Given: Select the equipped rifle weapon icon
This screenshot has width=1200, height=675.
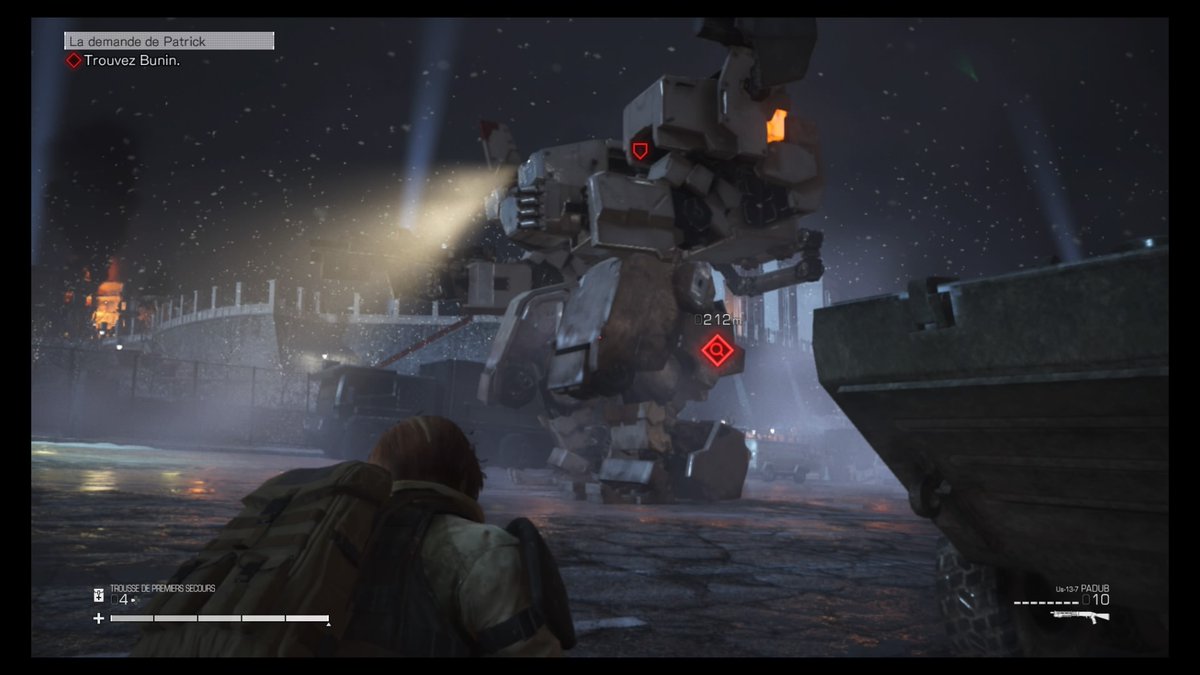Looking at the screenshot, I should (1081, 615).
